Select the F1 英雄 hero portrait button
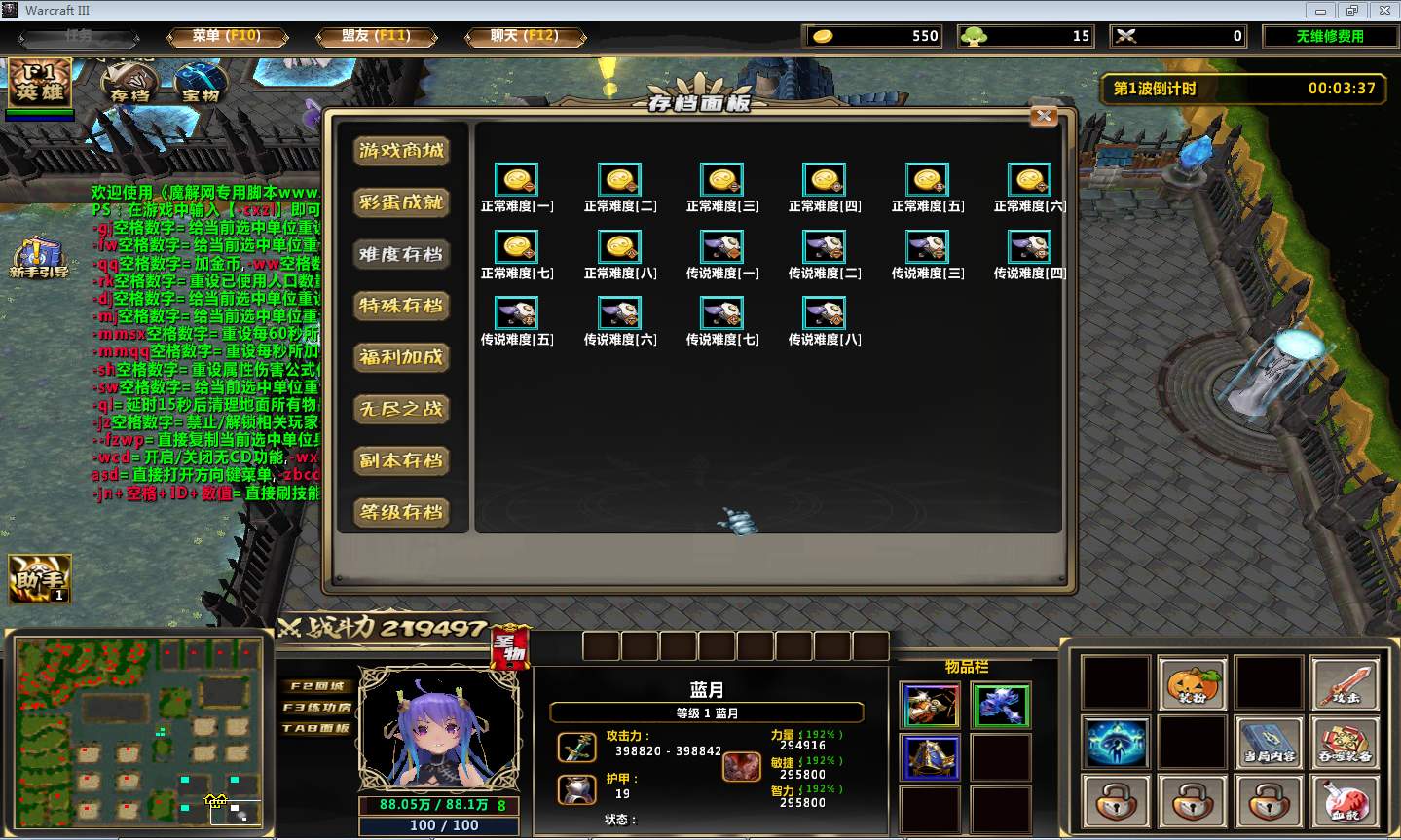The height and width of the screenshot is (840, 1401). click(40, 83)
